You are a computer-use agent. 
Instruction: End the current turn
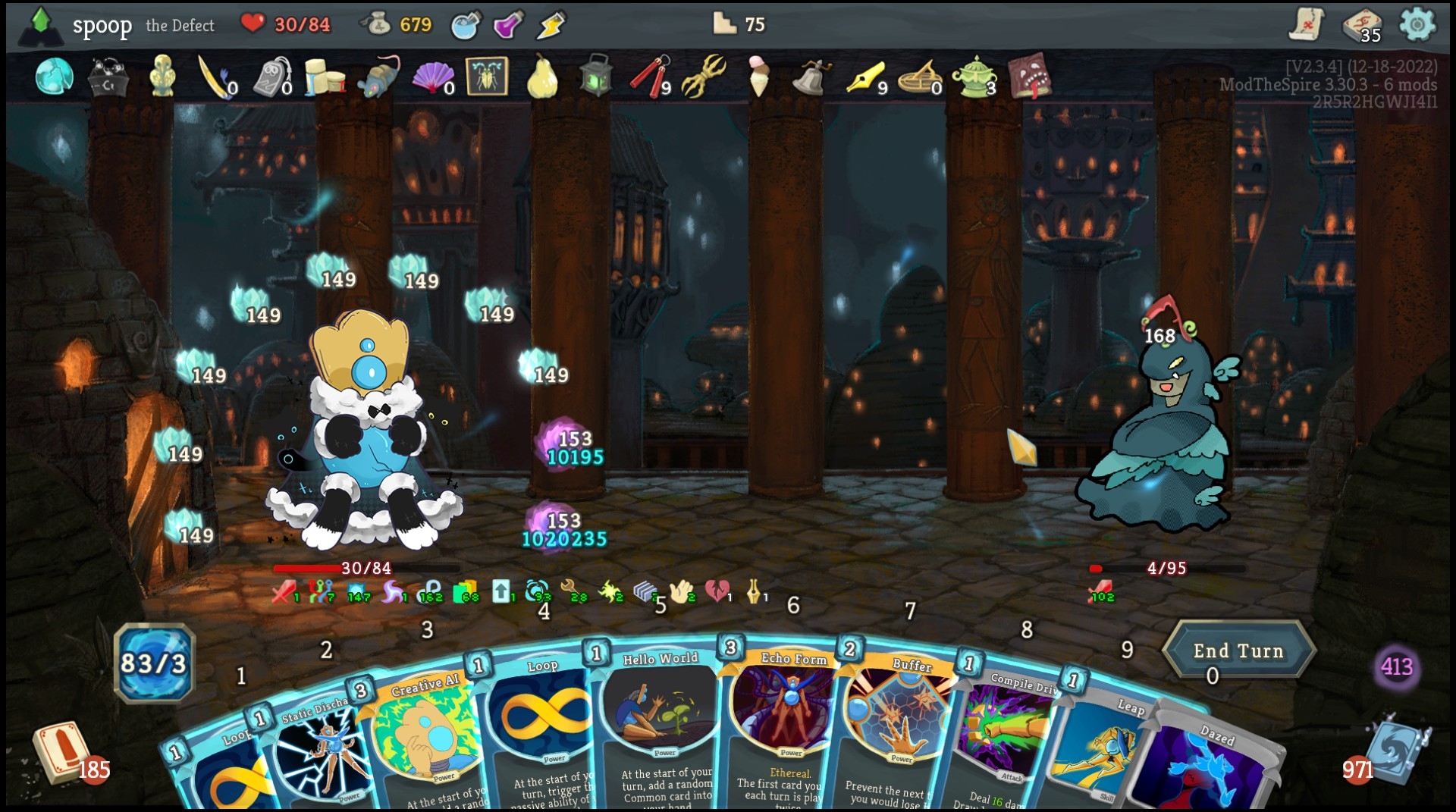pyautogui.click(x=1238, y=651)
